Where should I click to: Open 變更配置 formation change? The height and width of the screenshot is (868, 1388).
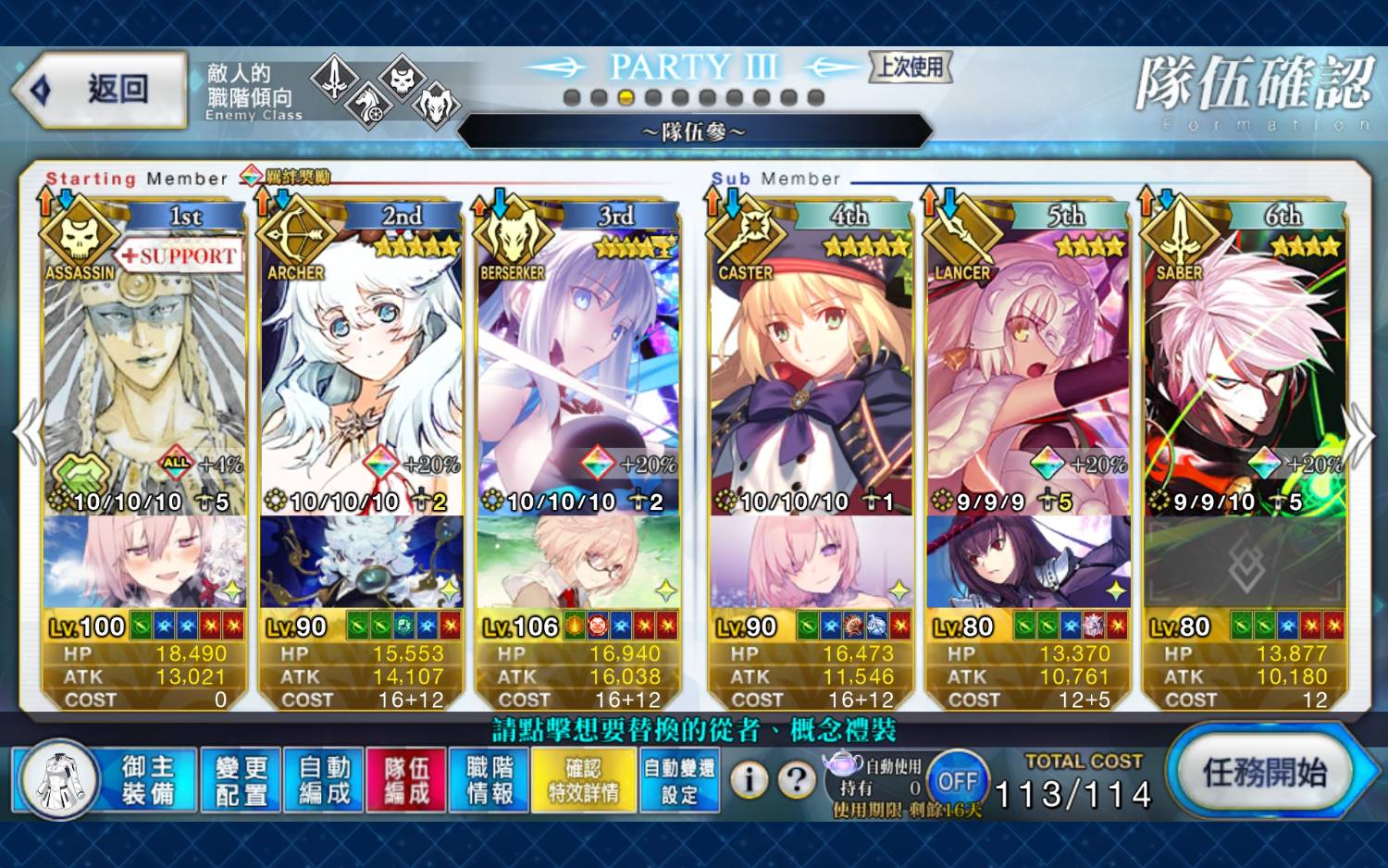tap(241, 780)
